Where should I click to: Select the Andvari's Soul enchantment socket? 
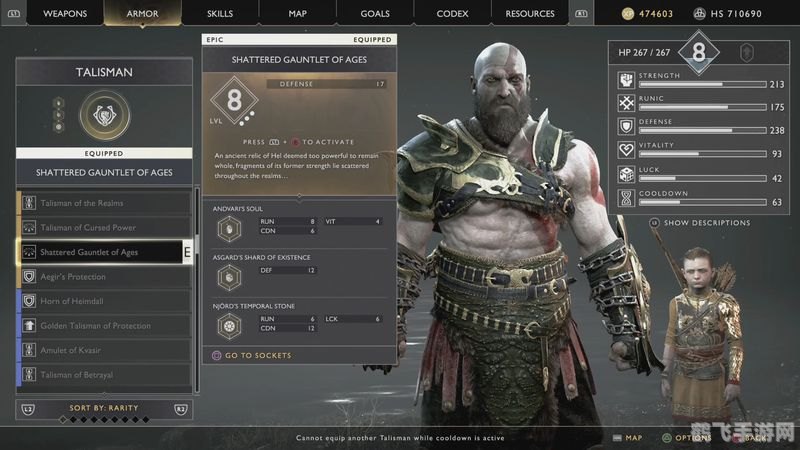229,226
